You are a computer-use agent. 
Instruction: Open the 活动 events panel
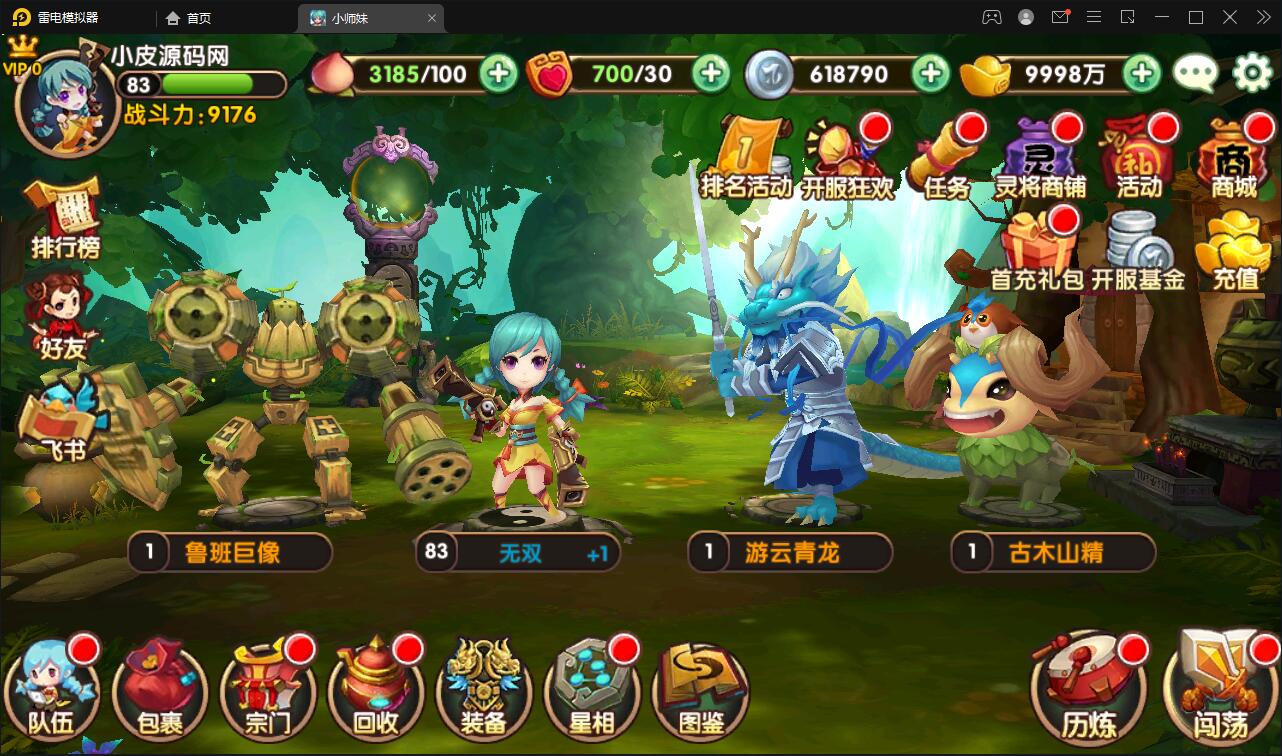point(1140,155)
